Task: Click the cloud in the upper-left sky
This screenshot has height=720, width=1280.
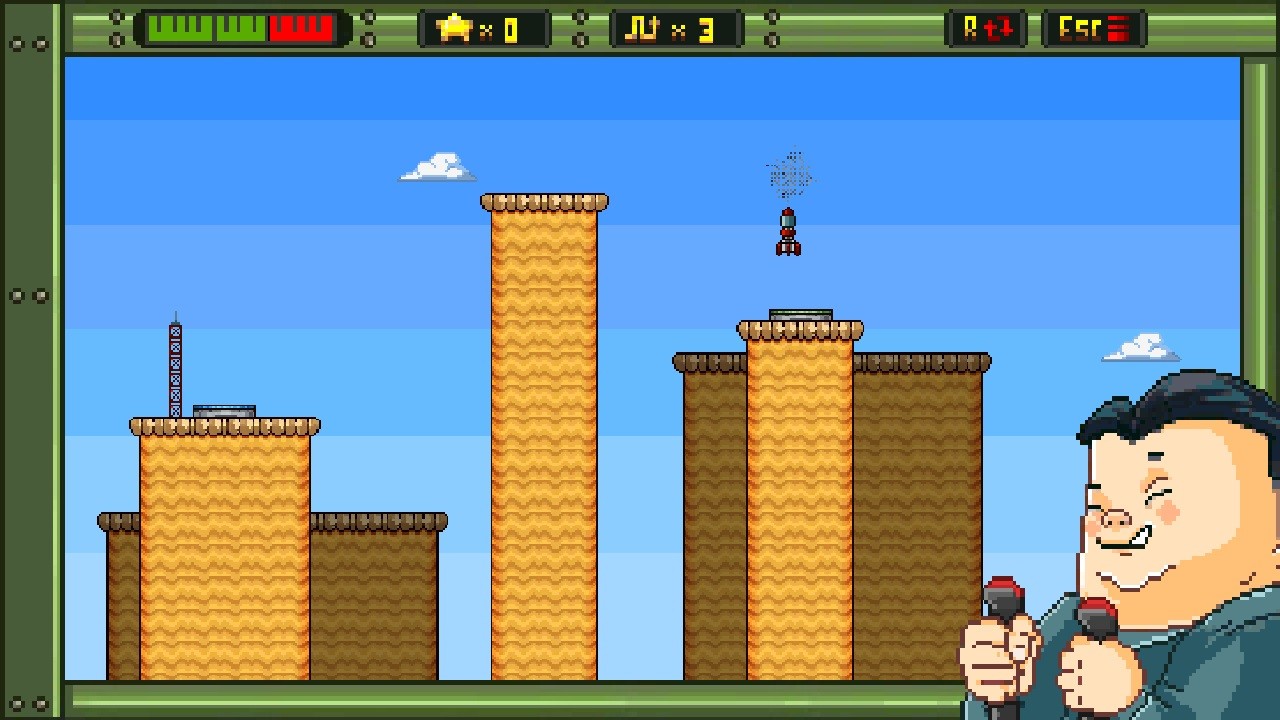Action: tap(436, 165)
